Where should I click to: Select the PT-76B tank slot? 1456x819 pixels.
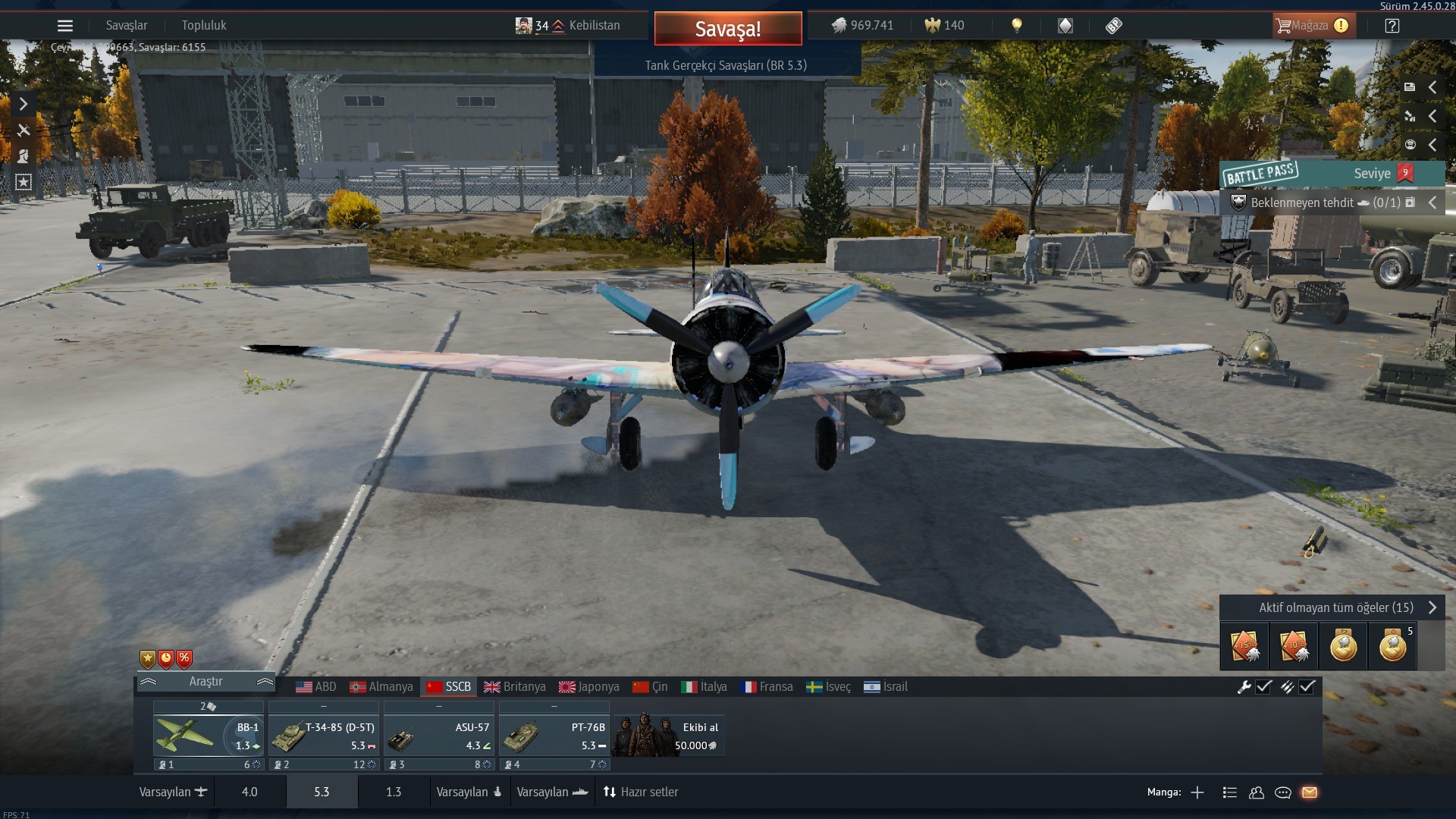[554, 736]
